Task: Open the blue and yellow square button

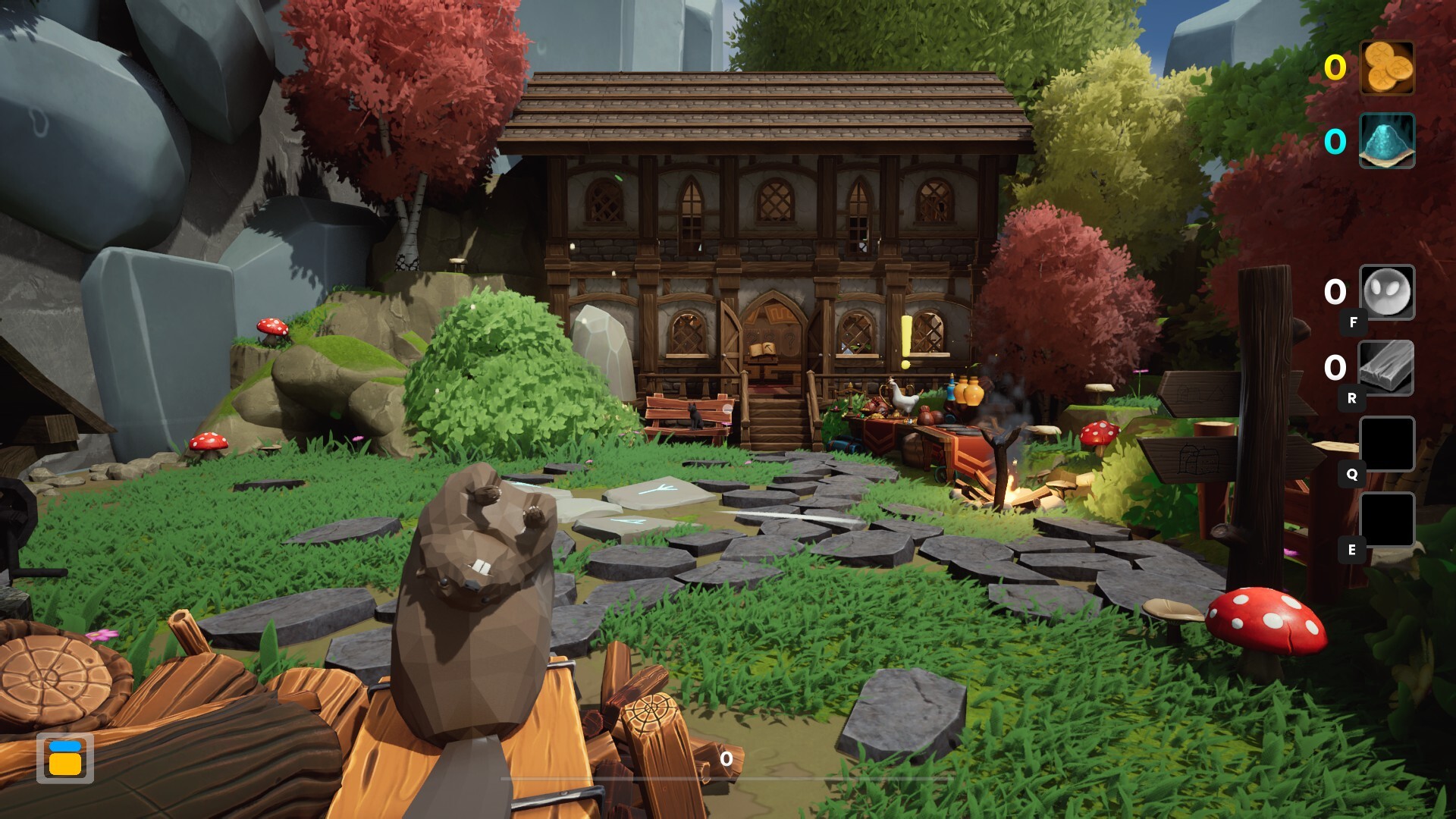Action: [65, 758]
